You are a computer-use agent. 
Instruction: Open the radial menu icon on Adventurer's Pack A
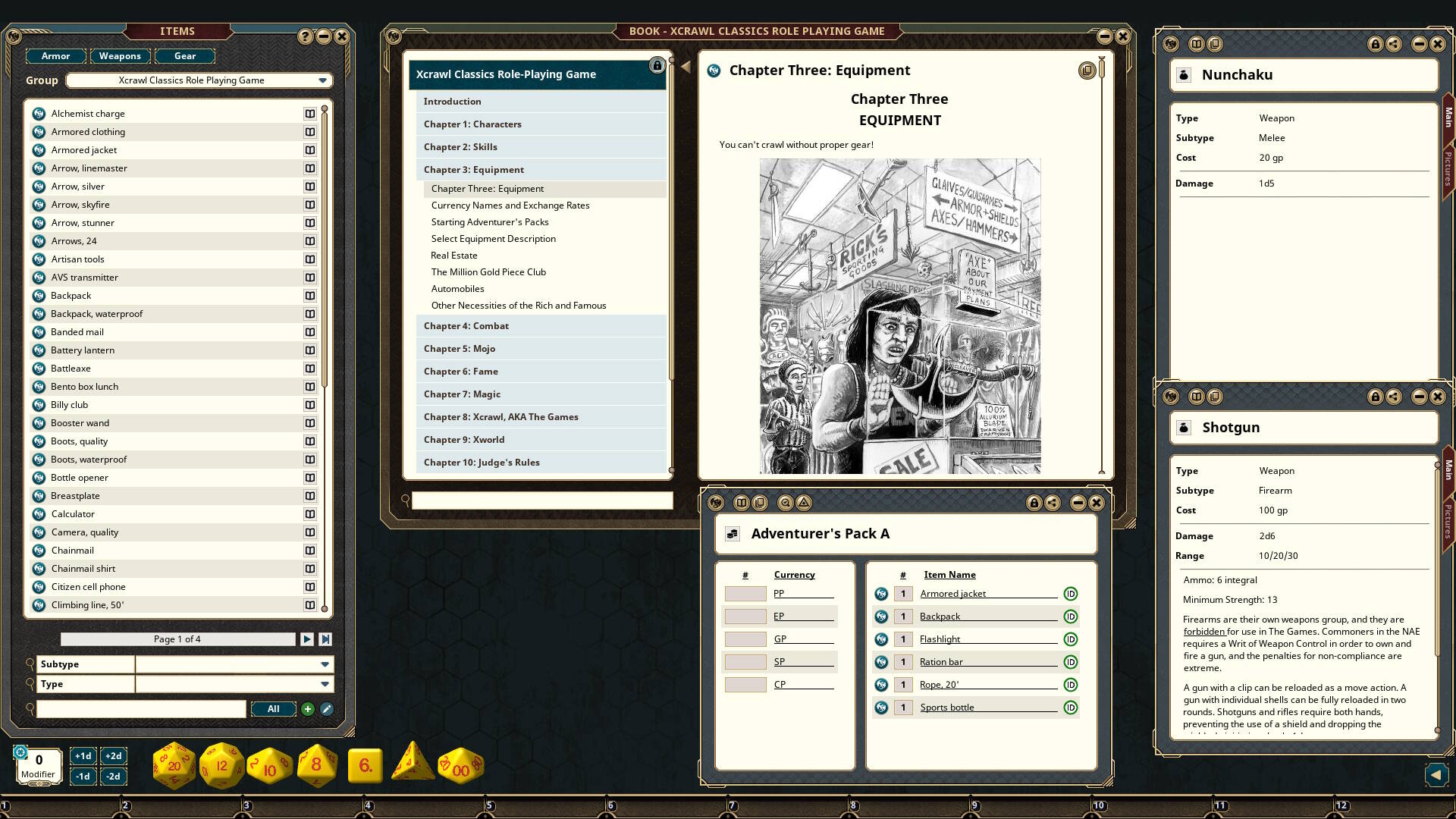click(715, 502)
